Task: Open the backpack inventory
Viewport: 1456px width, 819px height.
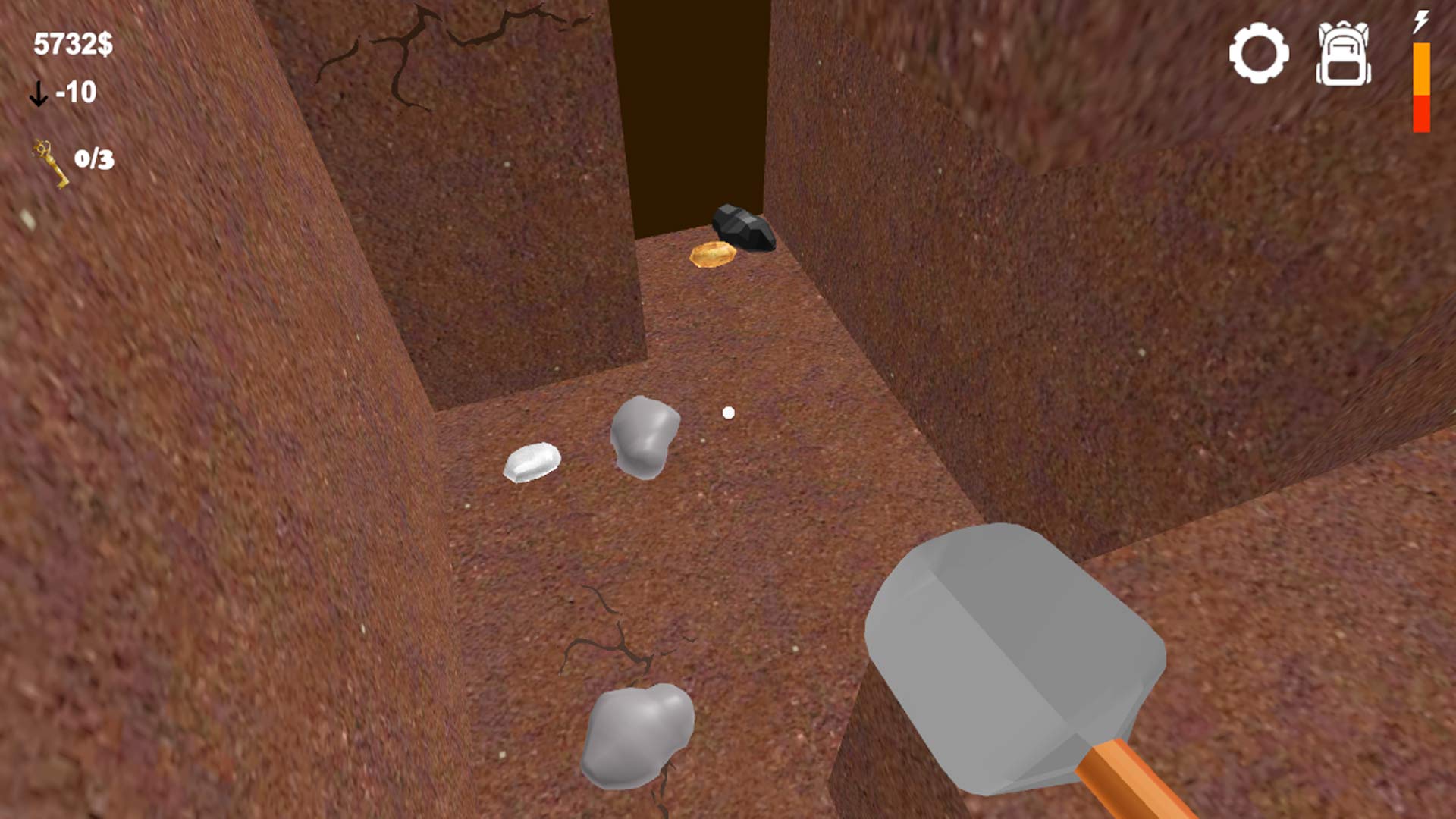Action: pos(1346,53)
